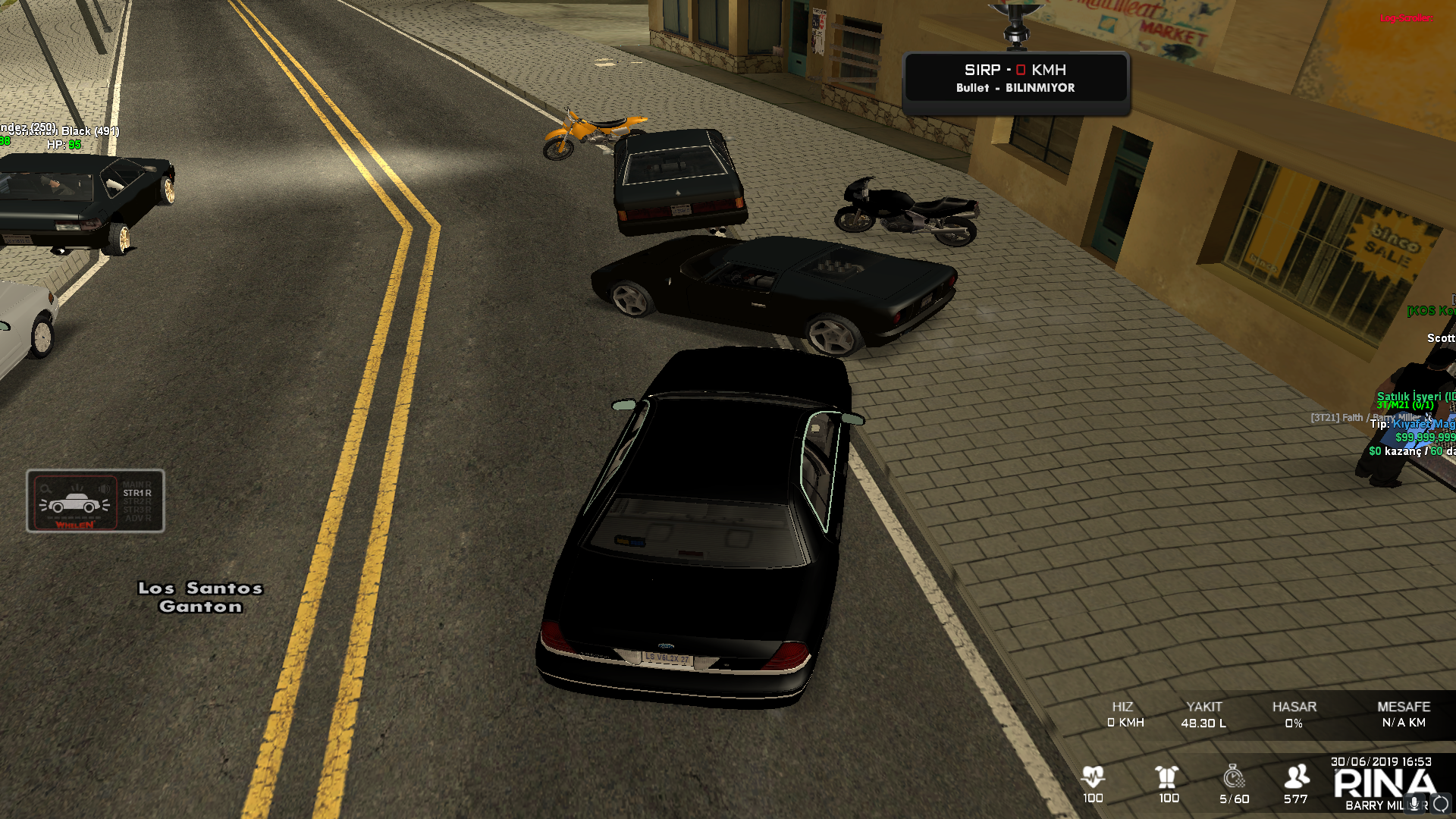Click the stopwatch payday icon
The height and width of the screenshot is (819, 1456).
pyautogui.click(x=1234, y=776)
